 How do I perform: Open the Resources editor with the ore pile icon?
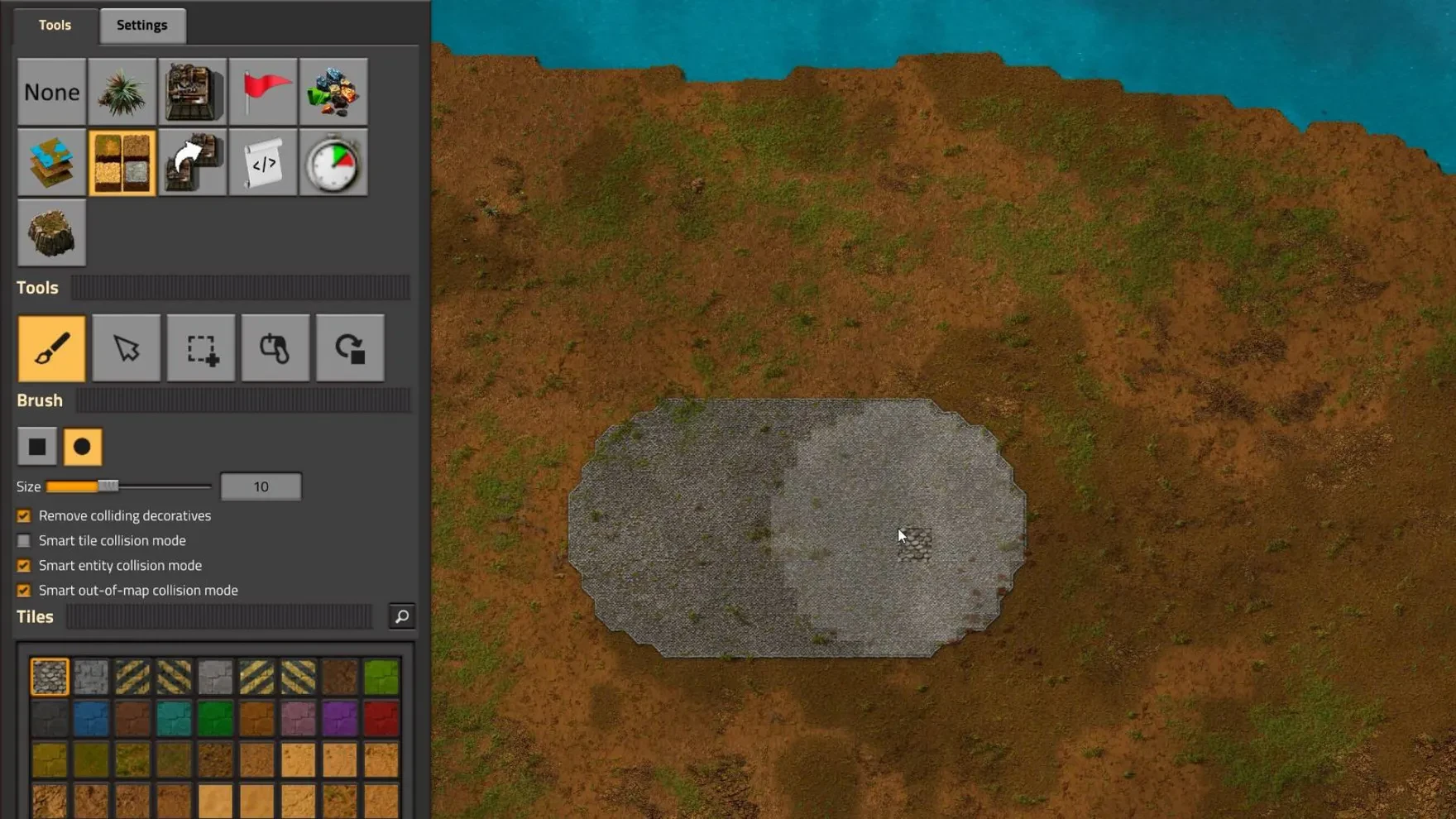pyautogui.click(x=333, y=91)
